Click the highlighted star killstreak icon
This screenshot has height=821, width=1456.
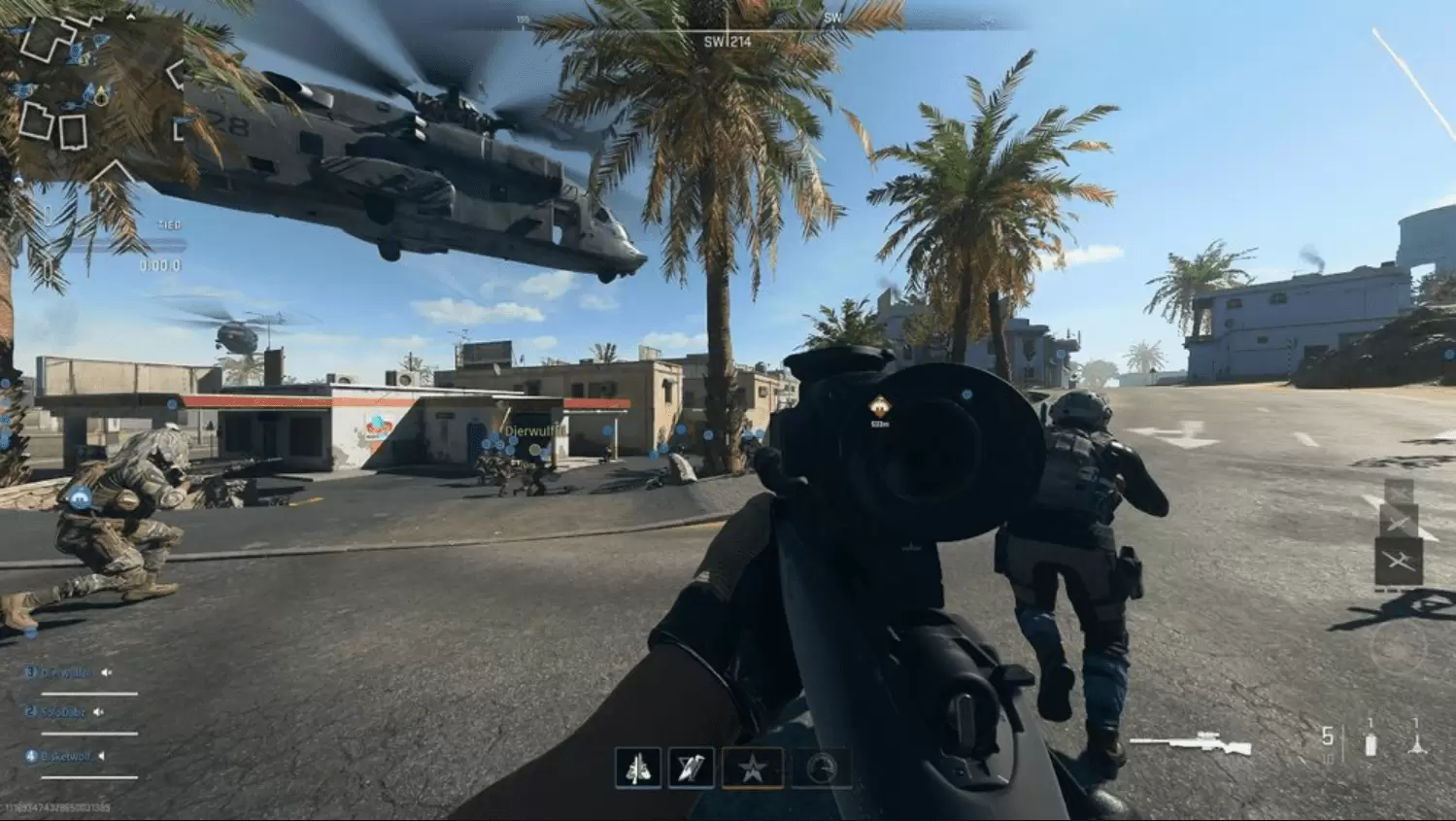tap(754, 768)
